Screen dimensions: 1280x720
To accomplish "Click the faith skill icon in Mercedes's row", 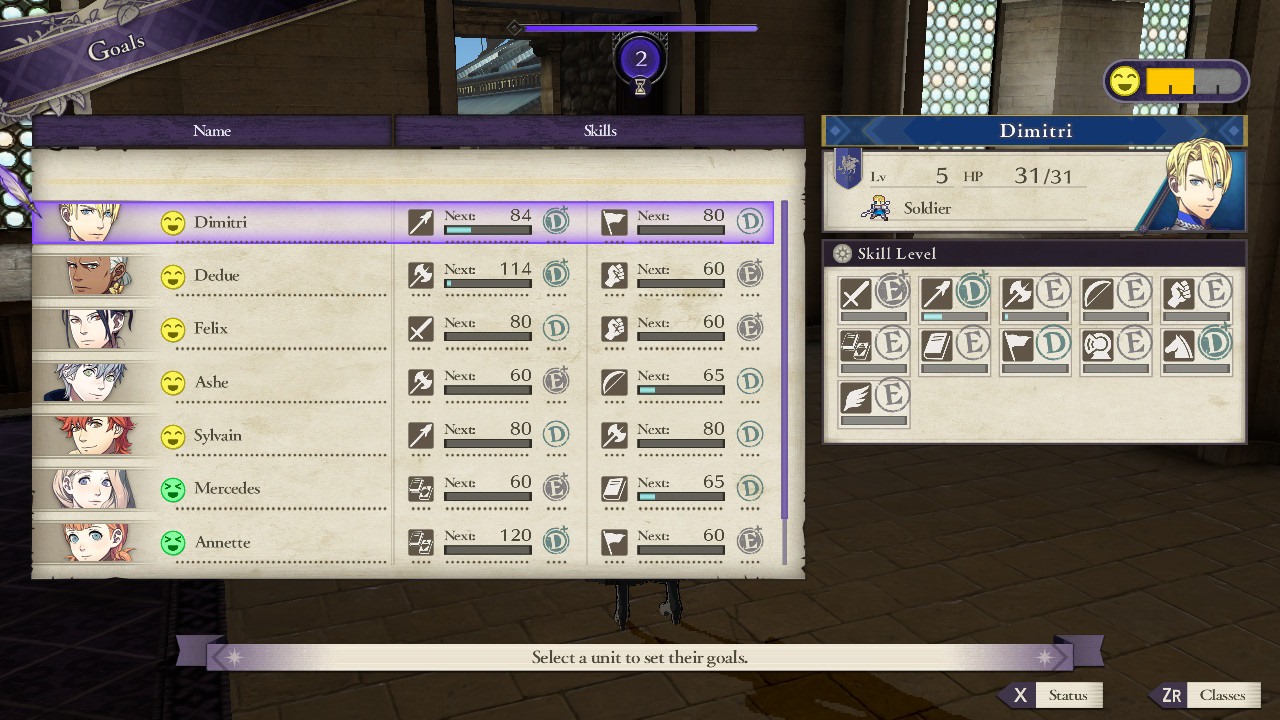I will pyautogui.click(x=614, y=488).
